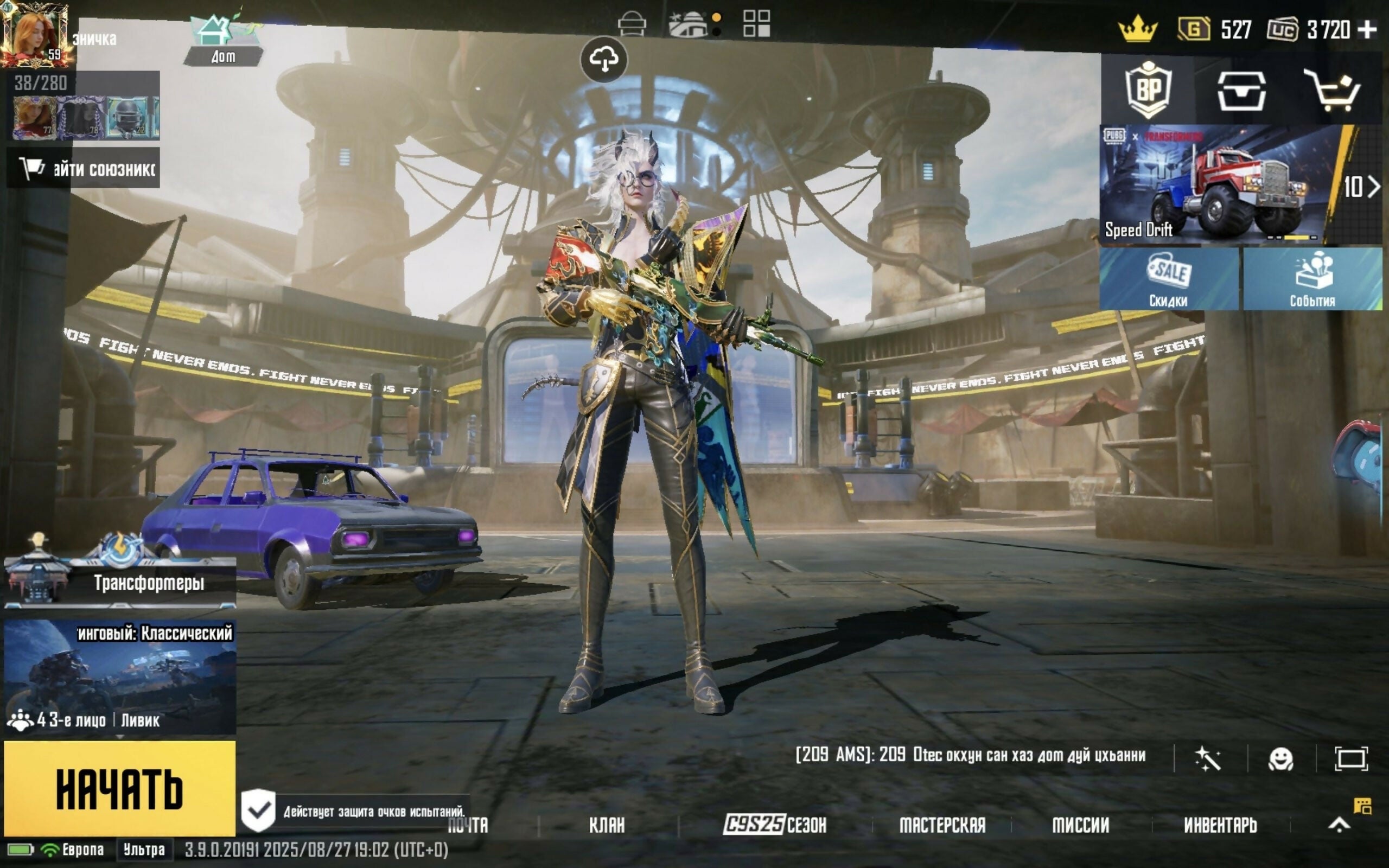Open the События events panel
The width and height of the screenshot is (1389, 868).
pyautogui.click(x=1312, y=279)
